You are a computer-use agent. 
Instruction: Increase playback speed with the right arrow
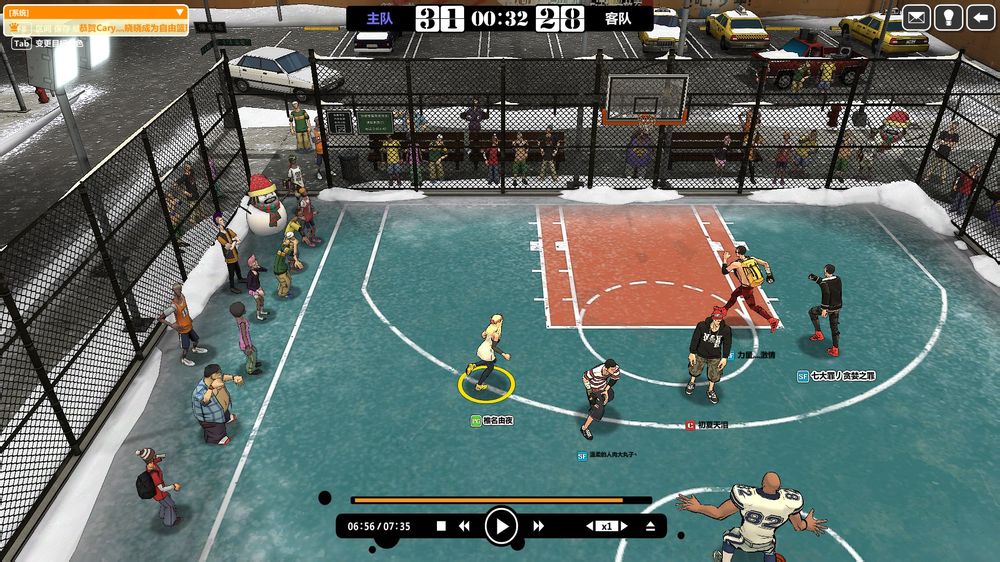click(x=623, y=526)
